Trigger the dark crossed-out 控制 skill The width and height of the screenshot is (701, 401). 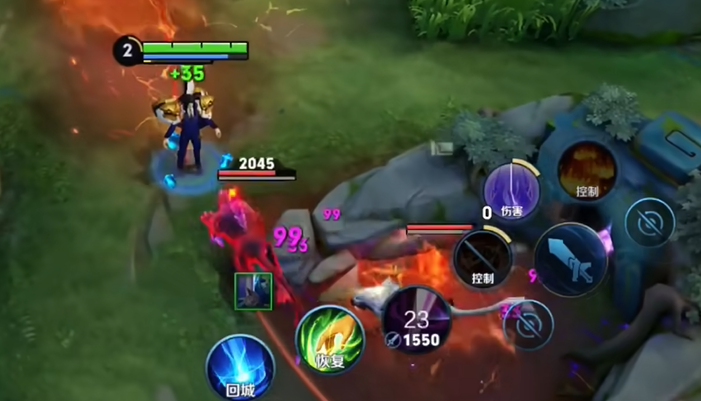click(x=482, y=258)
